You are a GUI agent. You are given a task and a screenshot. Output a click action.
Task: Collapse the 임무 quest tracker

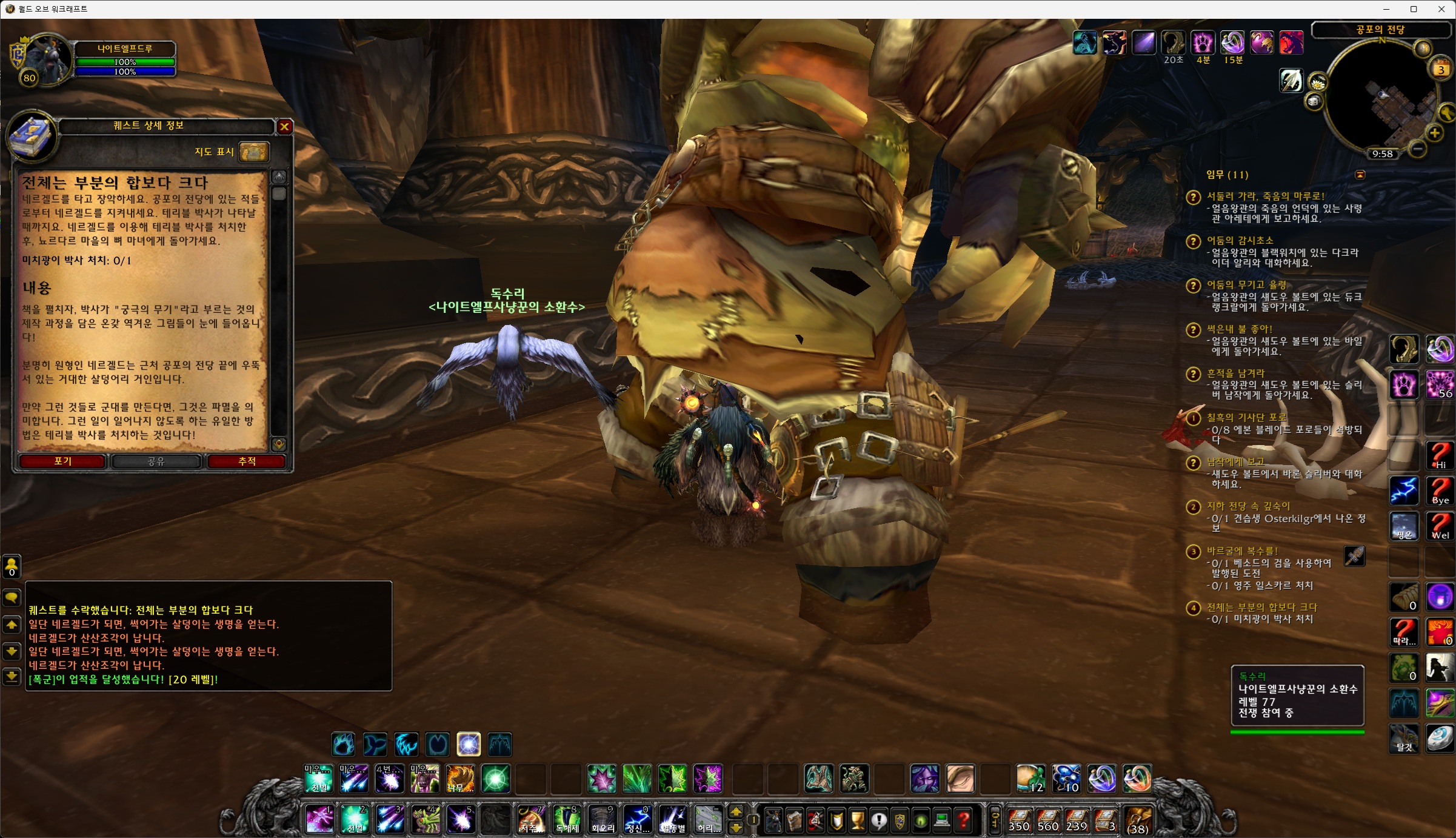click(x=1360, y=175)
